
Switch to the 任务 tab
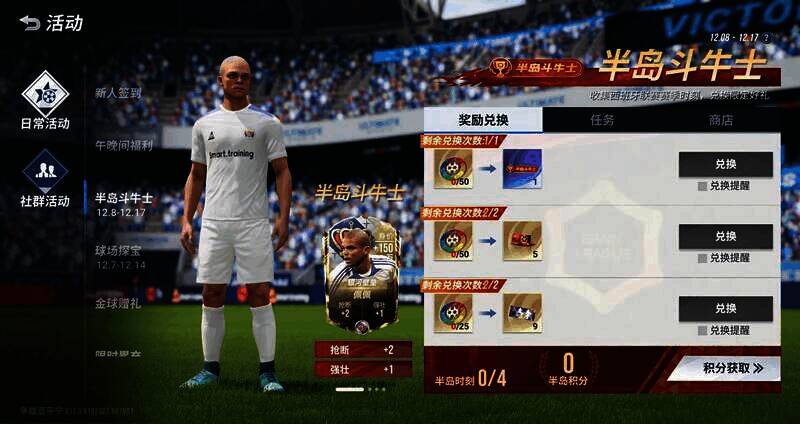[602, 120]
